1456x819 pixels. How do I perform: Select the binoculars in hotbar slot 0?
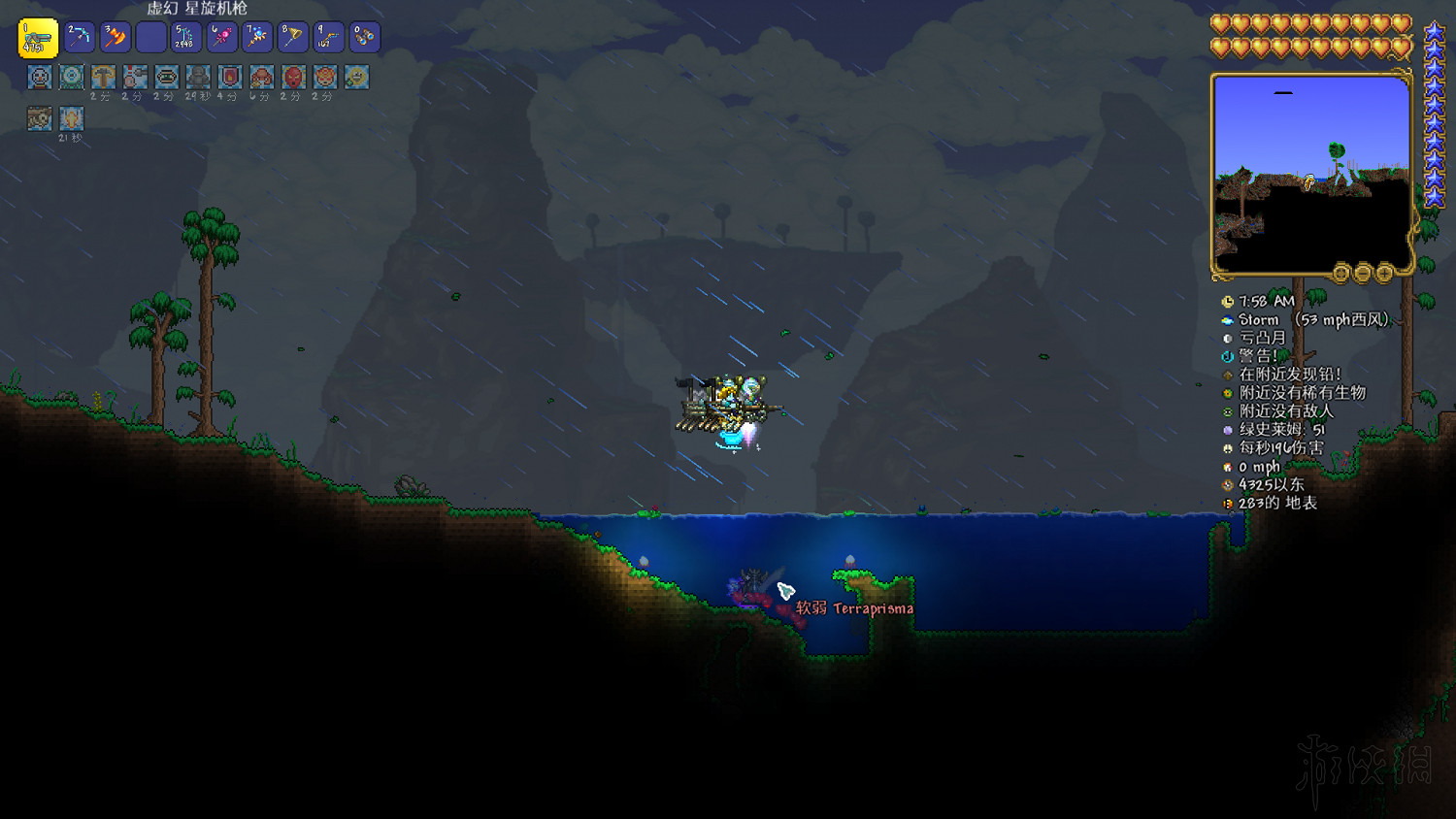click(x=362, y=37)
